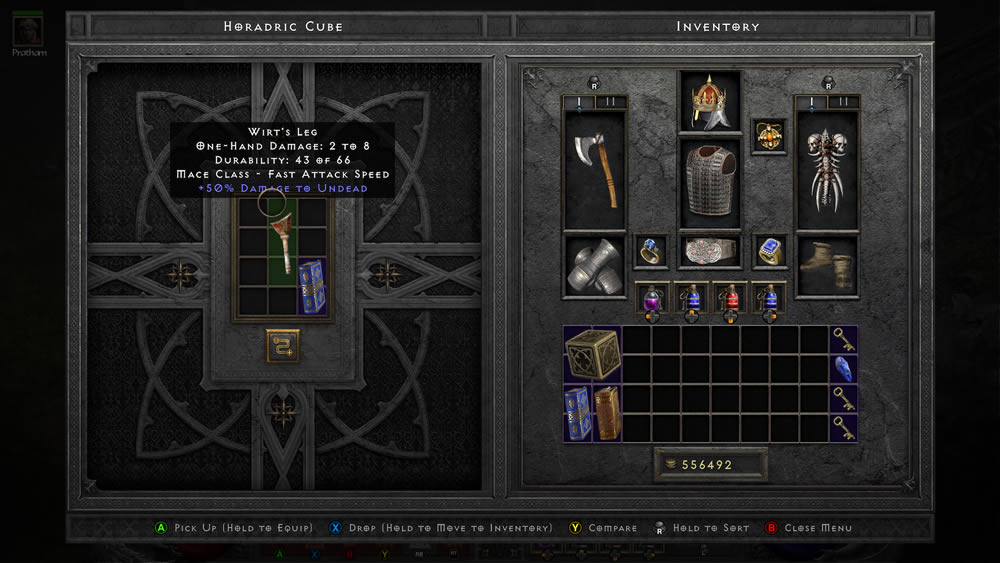Image resolution: width=1000 pixels, height=563 pixels.
Task: Select the studded belt slot
Action: click(x=710, y=251)
